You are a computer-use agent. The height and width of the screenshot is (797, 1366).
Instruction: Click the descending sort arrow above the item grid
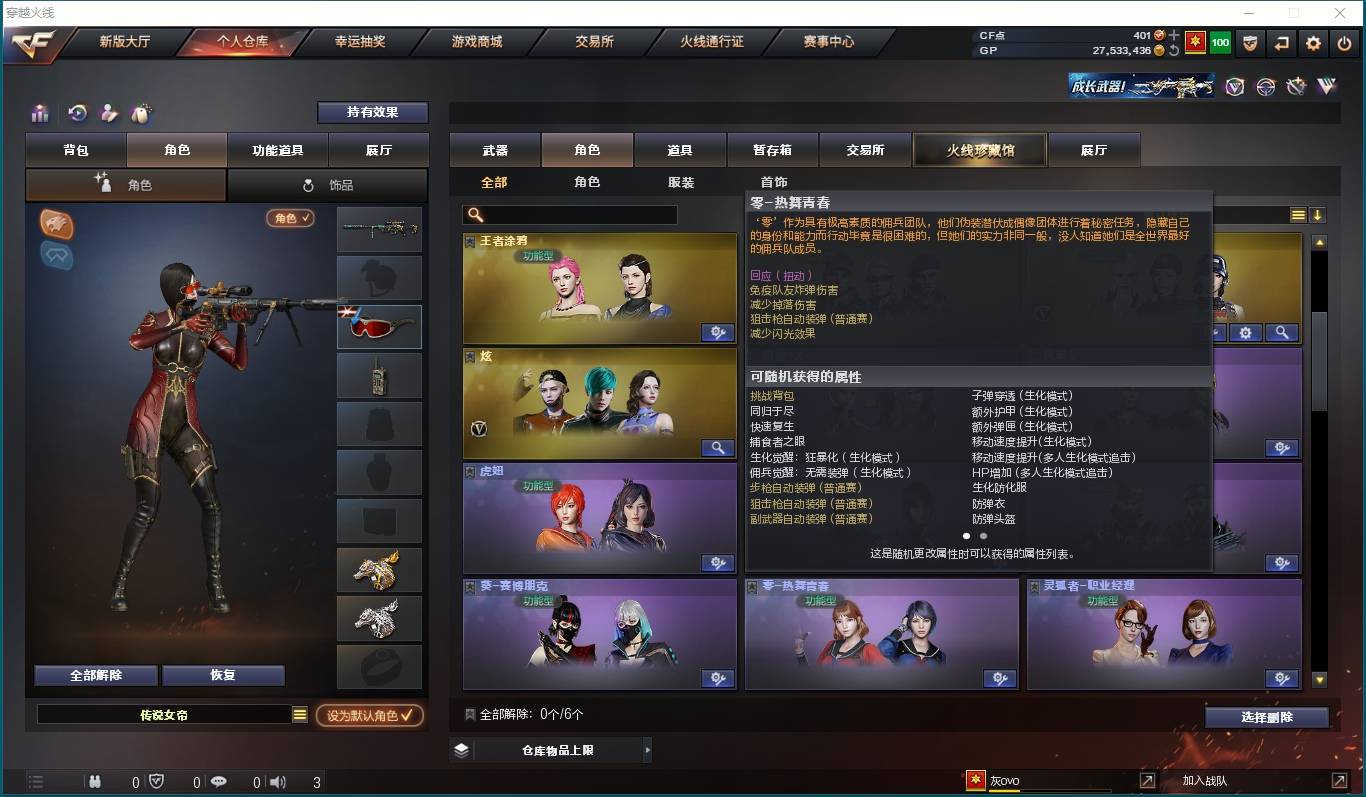(x=1316, y=215)
